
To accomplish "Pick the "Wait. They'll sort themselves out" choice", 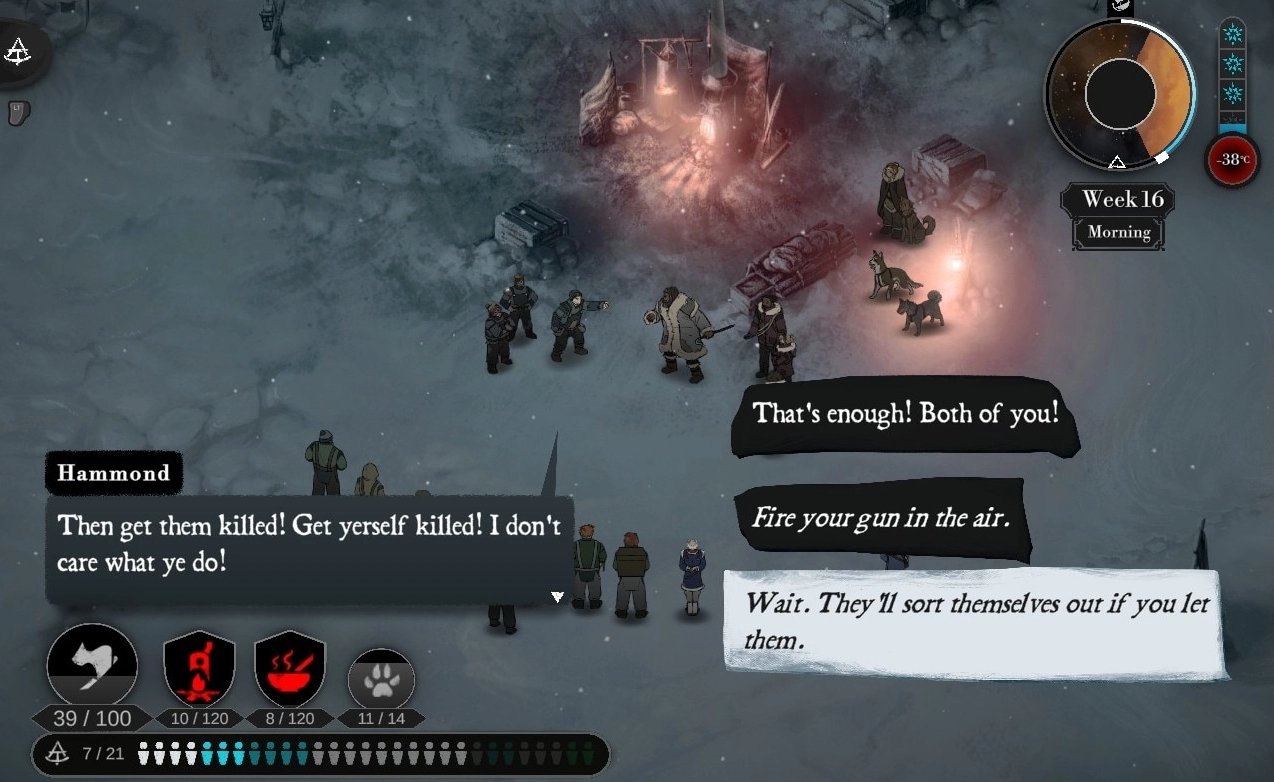I will 973,622.
